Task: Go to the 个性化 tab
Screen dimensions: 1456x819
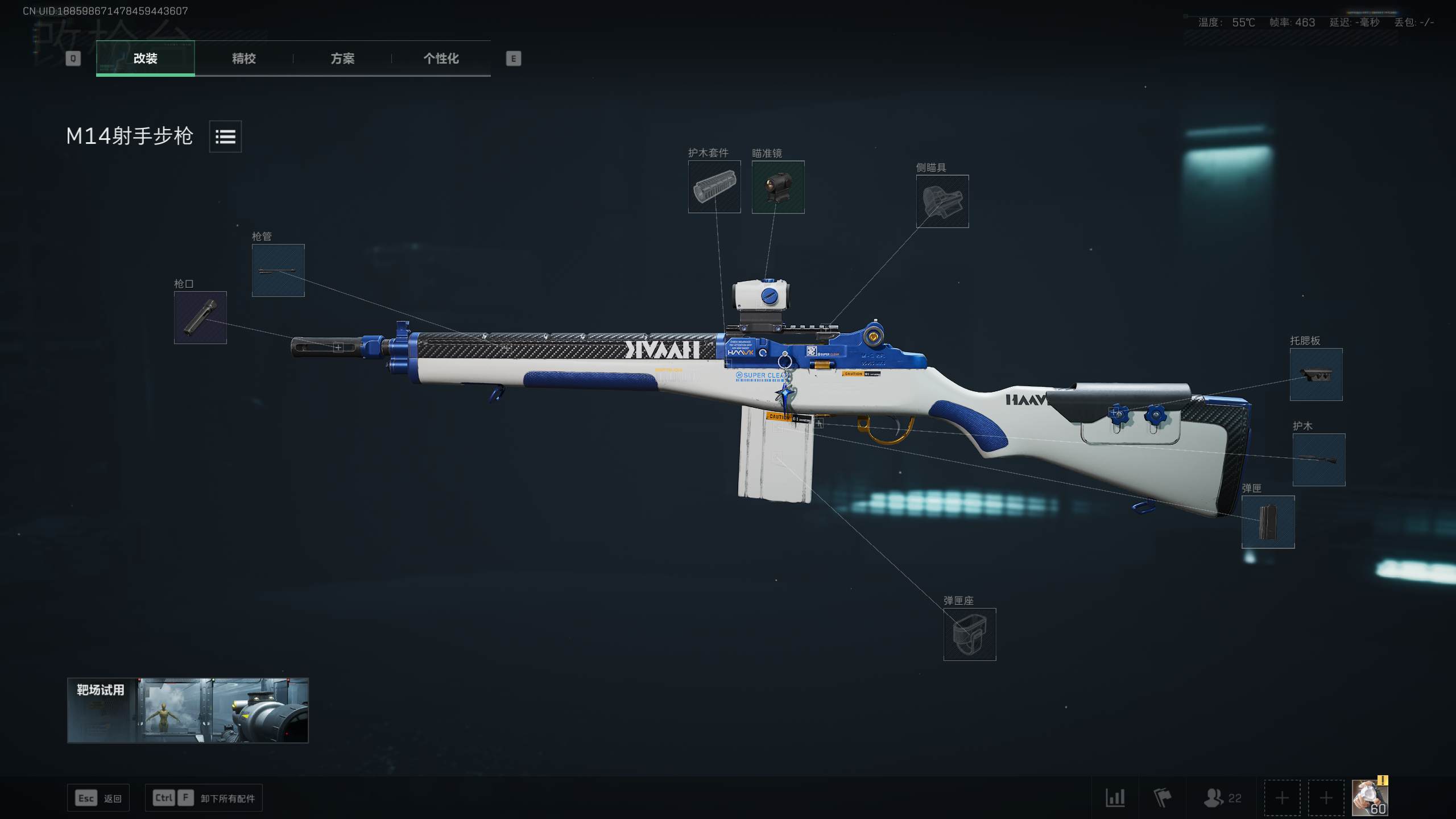Action: point(441,58)
